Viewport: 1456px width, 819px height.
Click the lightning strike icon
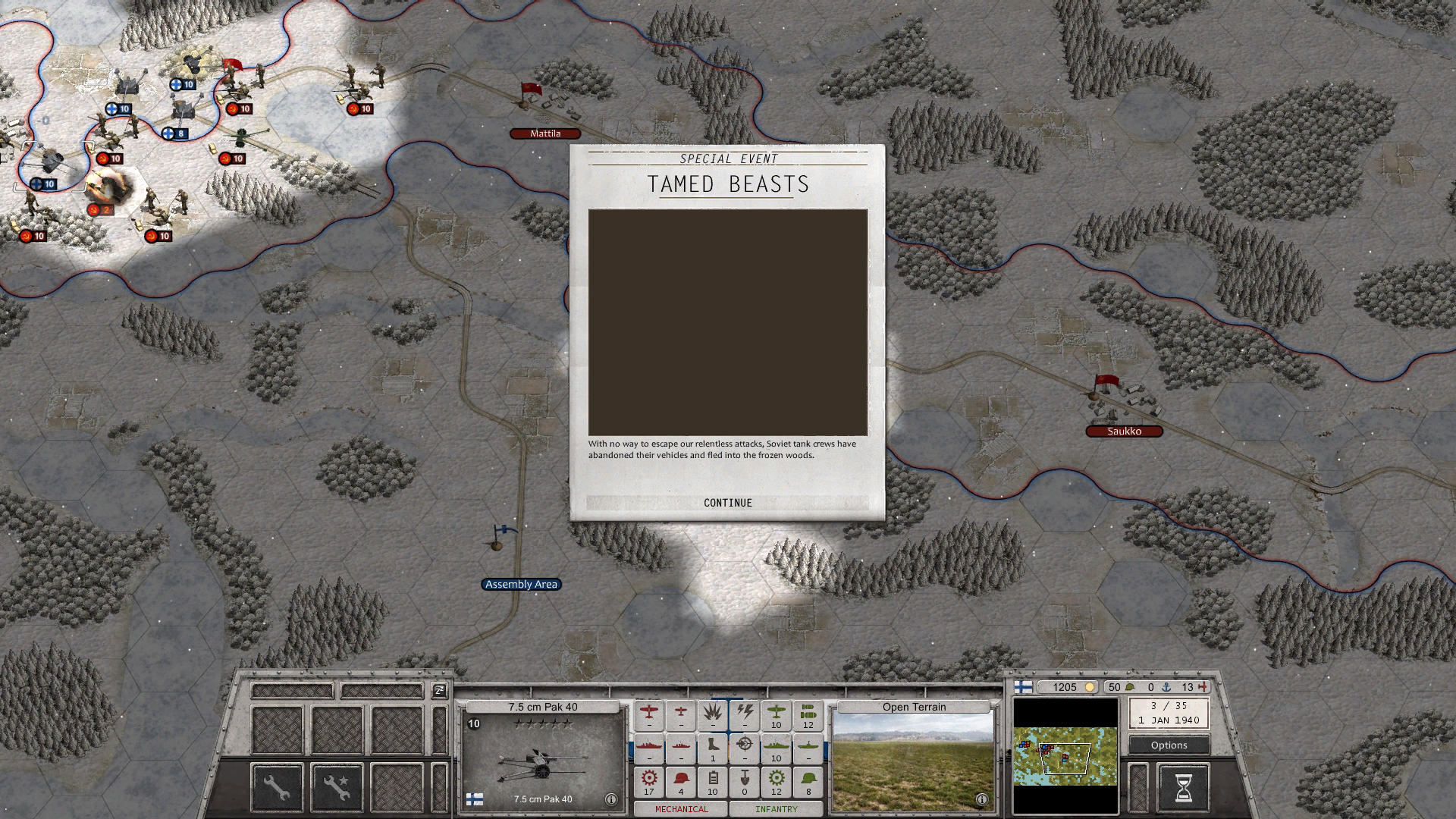[x=745, y=711]
